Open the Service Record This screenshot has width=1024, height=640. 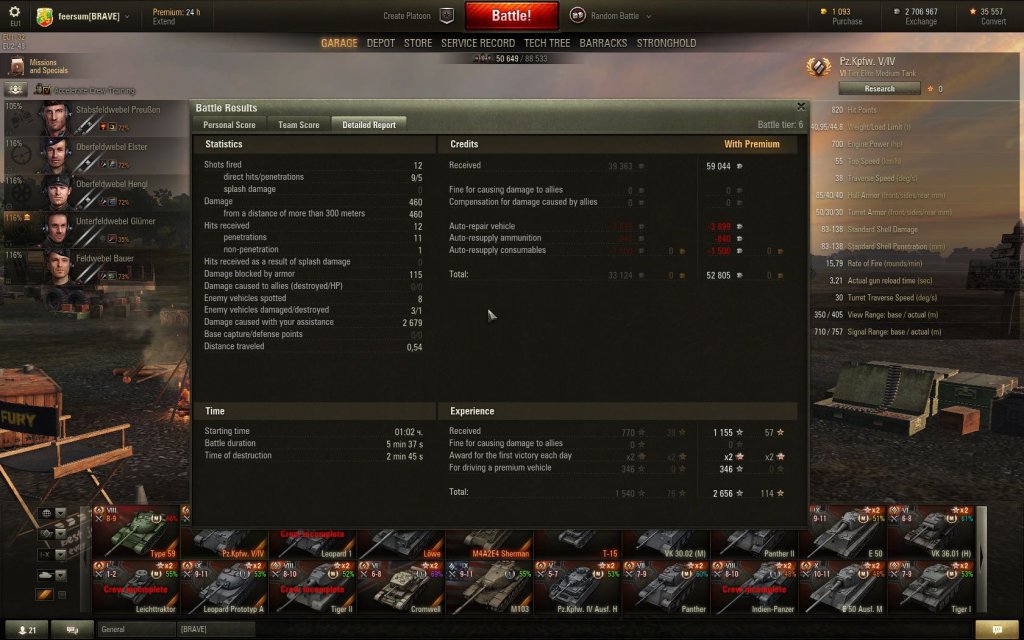point(478,43)
